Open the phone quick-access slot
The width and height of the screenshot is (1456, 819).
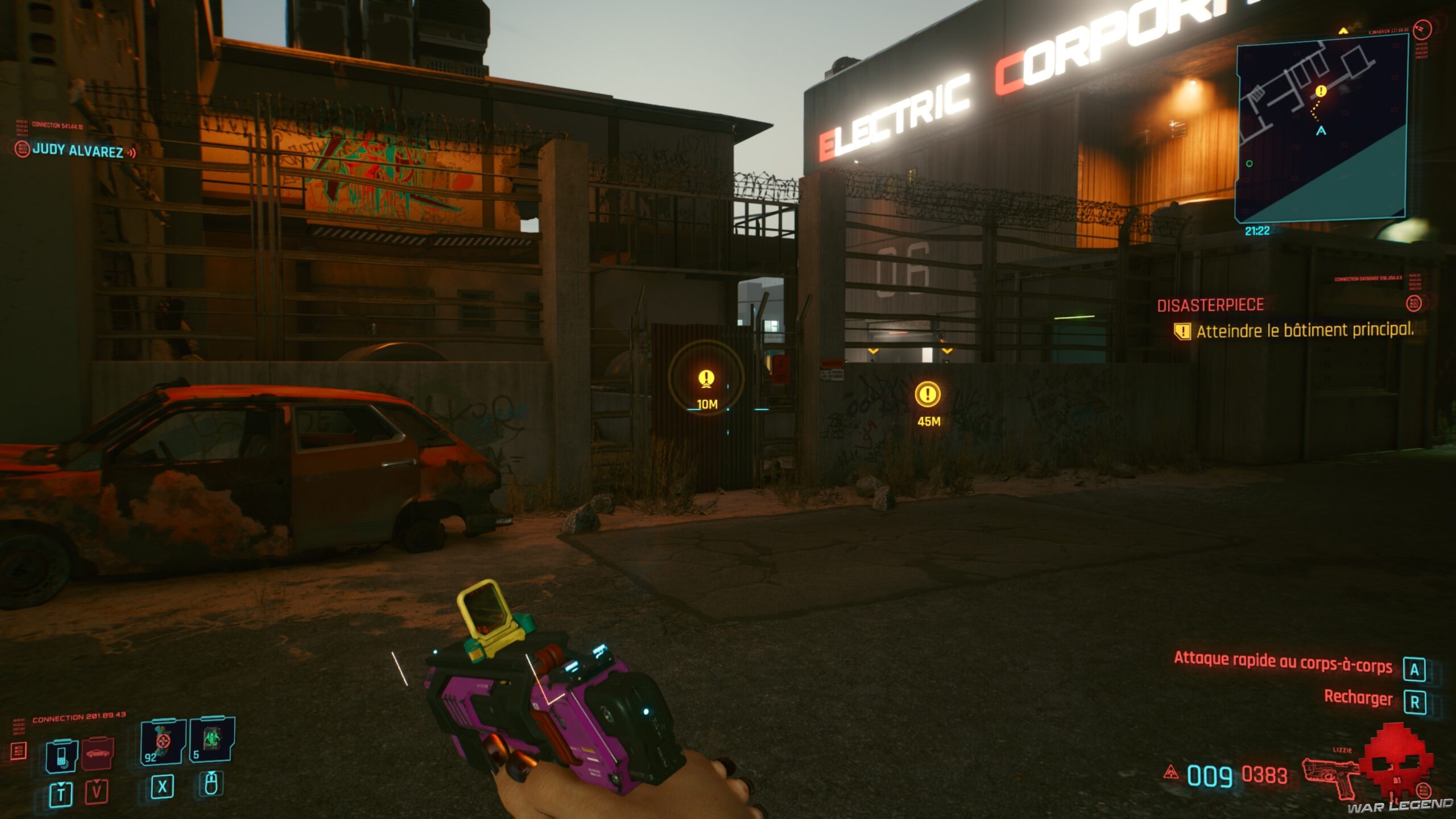[61, 756]
